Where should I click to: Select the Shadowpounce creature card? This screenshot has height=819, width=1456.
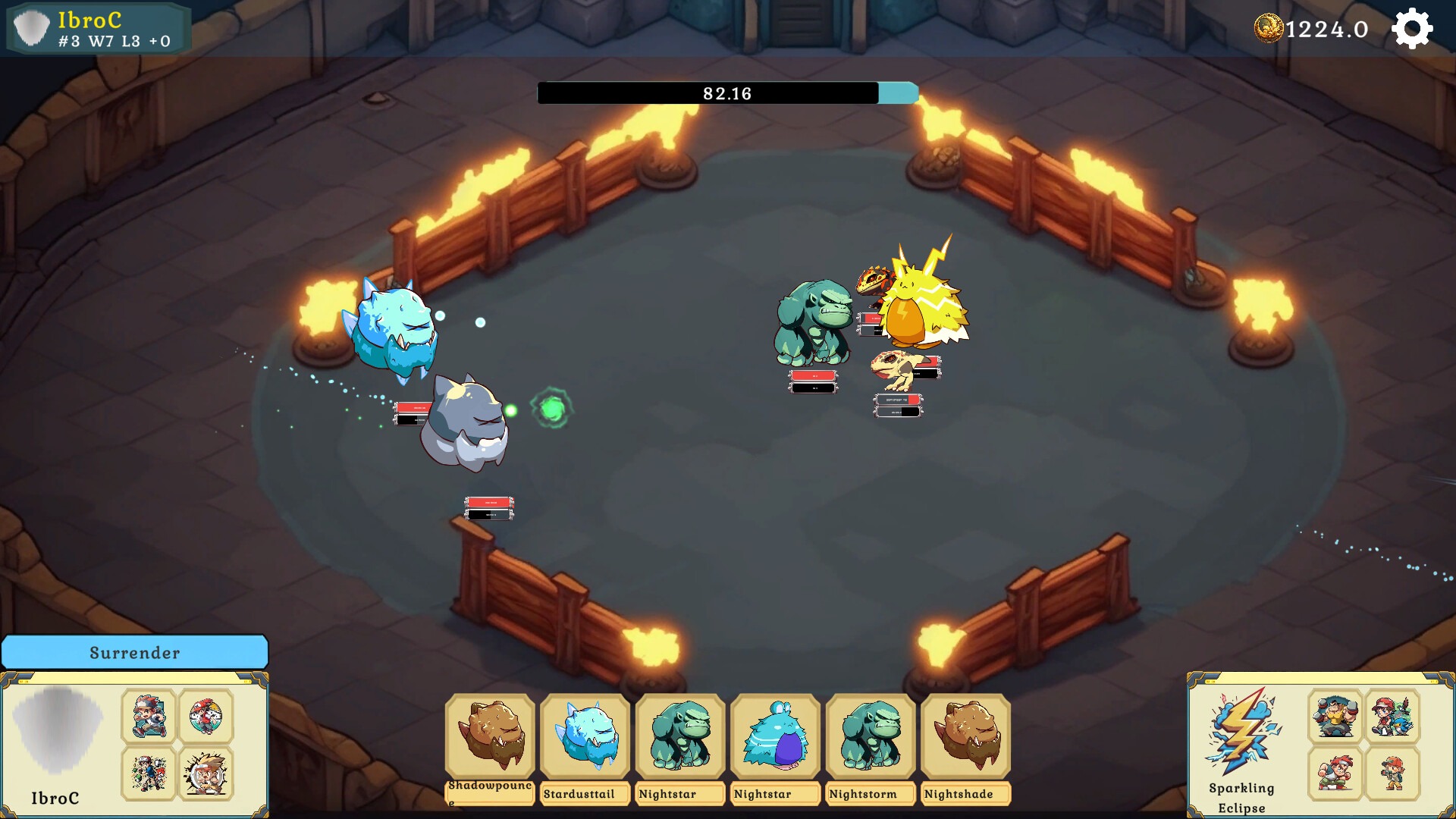489,736
